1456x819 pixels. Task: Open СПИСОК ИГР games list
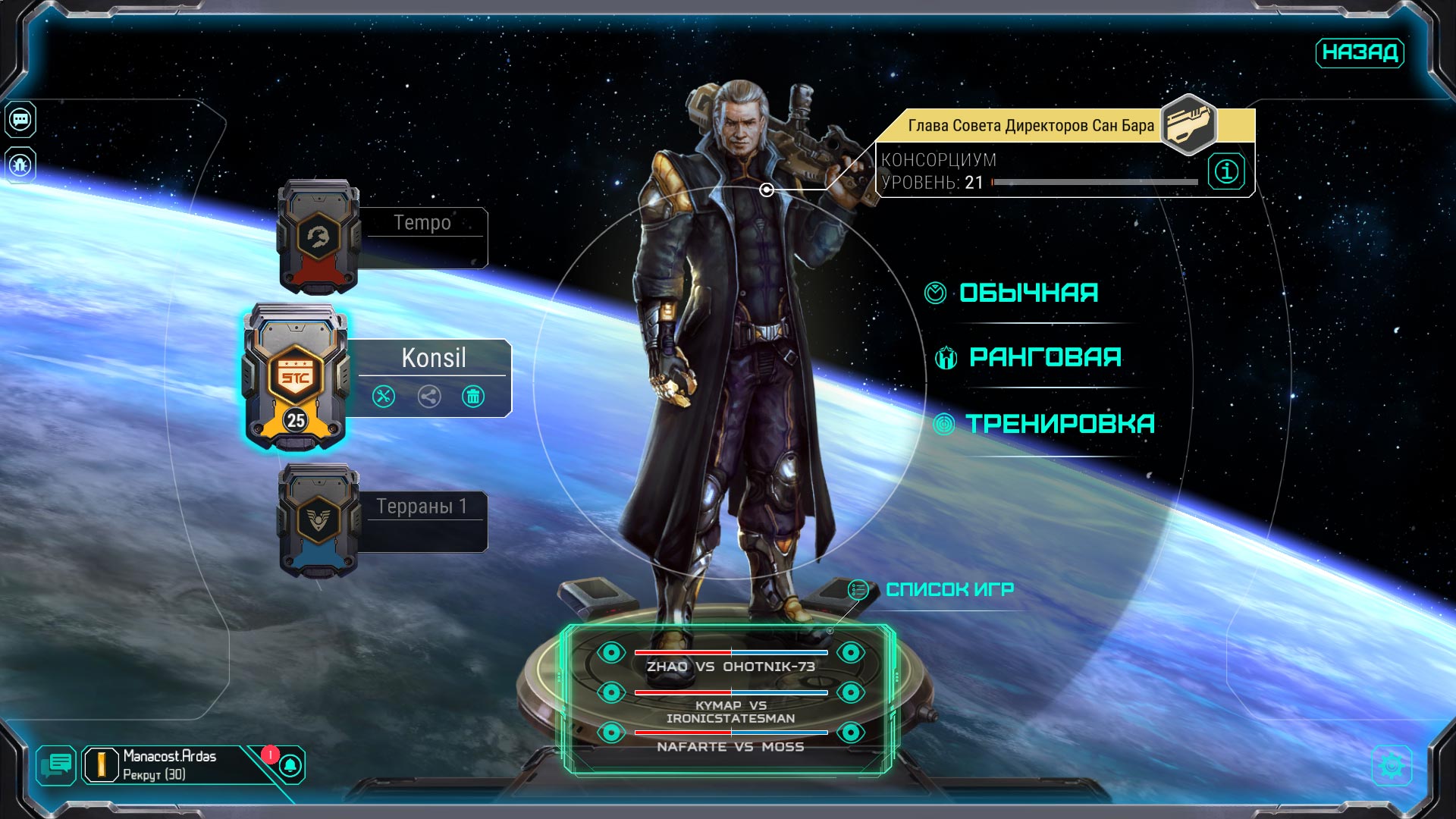(949, 589)
